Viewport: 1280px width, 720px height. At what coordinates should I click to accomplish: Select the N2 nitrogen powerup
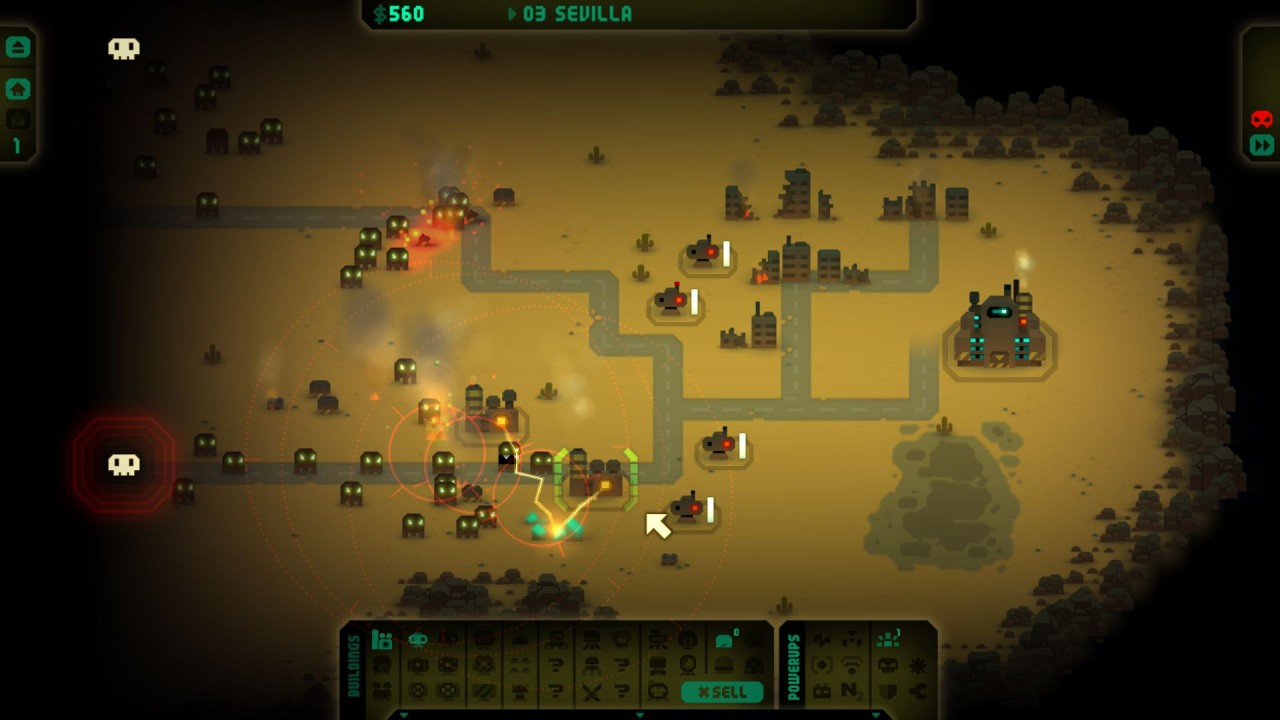click(851, 691)
